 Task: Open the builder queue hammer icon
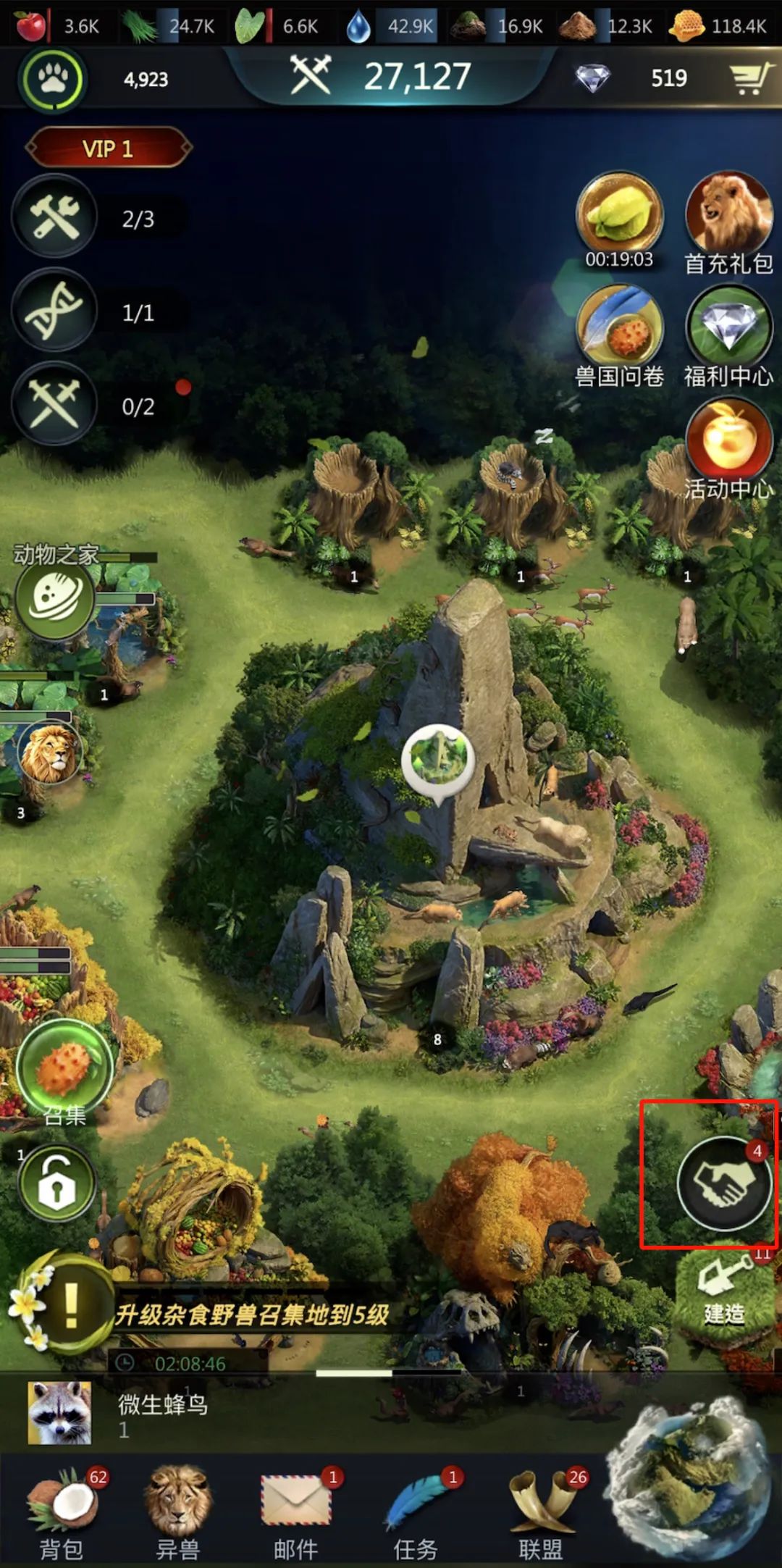pyautogui.click(x=55, y=217)
